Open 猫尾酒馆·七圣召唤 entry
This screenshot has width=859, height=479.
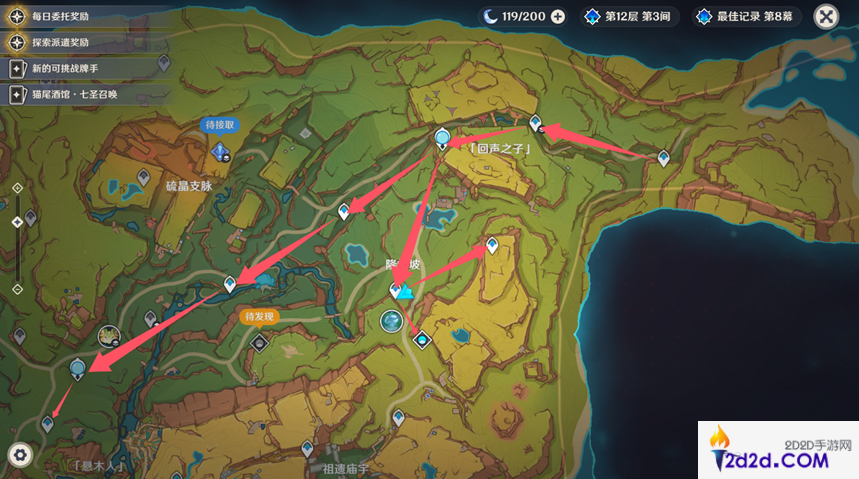click(x=75, y=94)
